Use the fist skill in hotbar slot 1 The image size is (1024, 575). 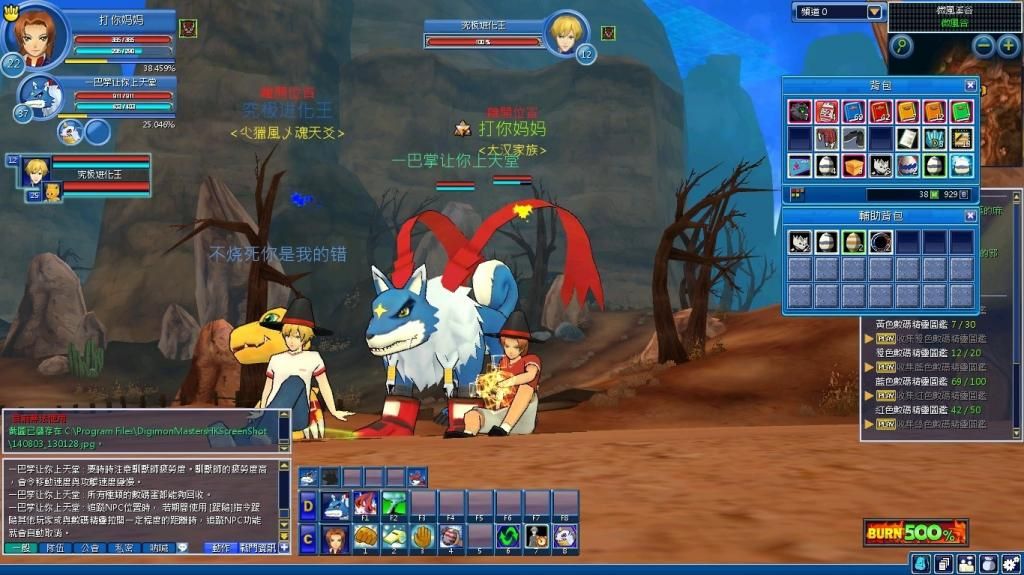click(x=367, y=537)
